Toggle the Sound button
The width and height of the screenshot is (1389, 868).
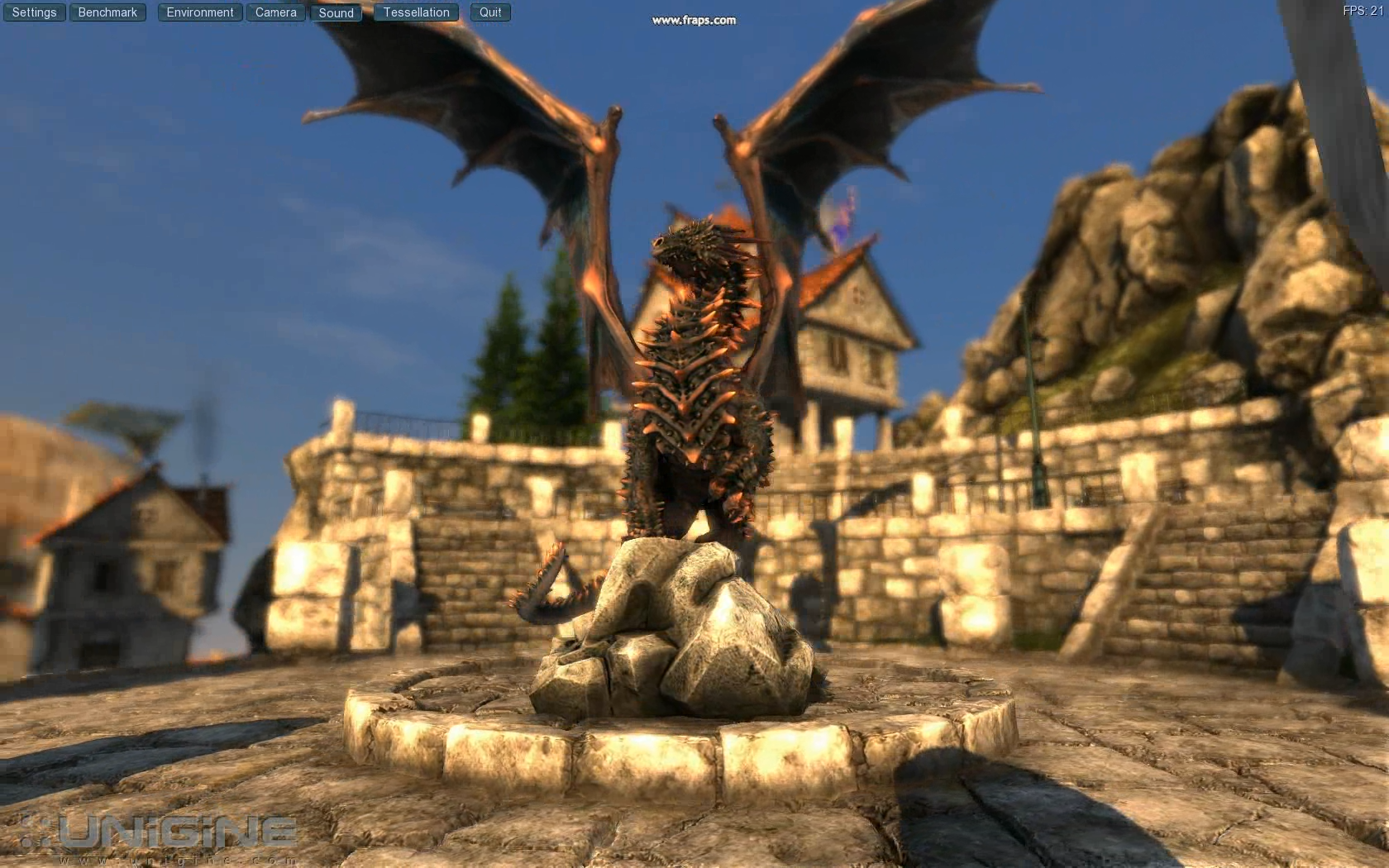click(x=336, y=12)
